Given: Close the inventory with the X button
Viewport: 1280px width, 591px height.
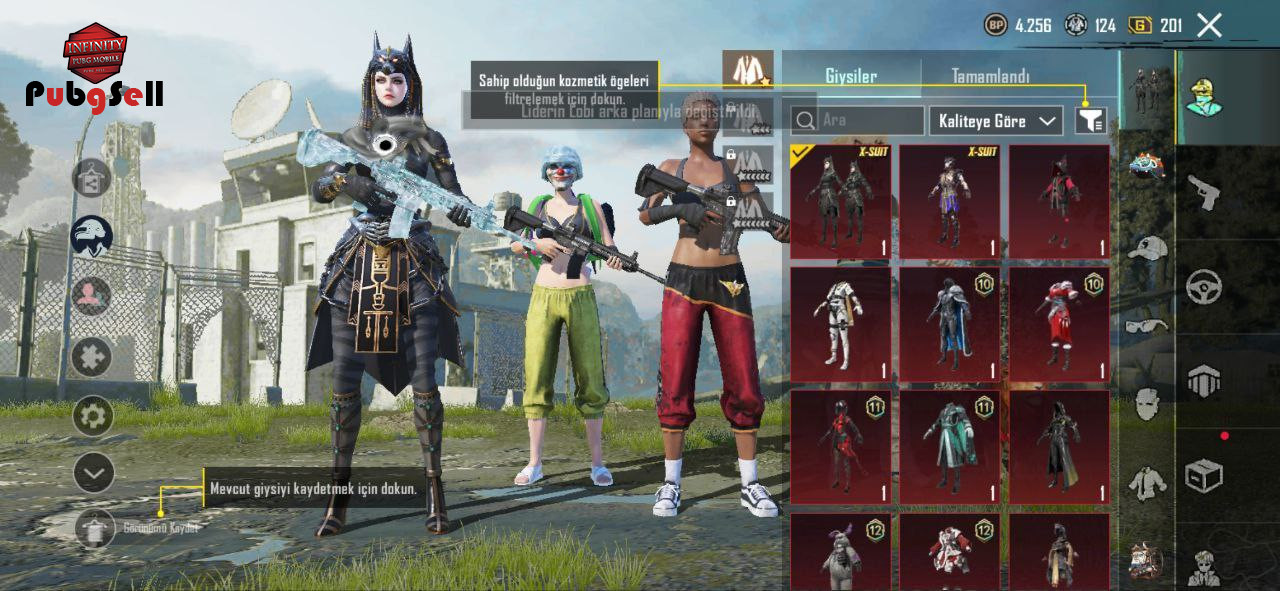Looking at the screenshot, I should (x=1209, y=26).
